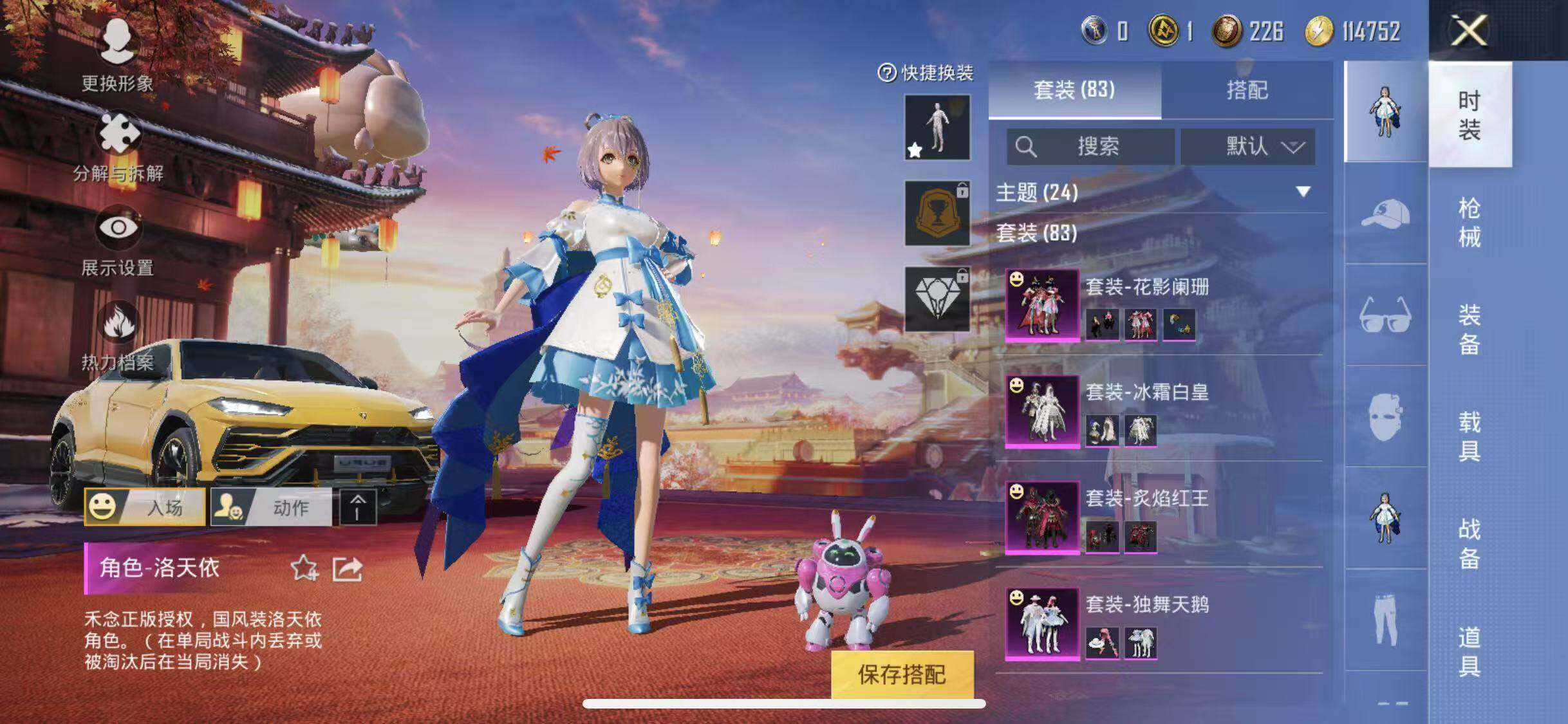The height and width of the screenshot is (724, 1568).
Task: Close the wardrobe with the X button
Action: [1469, 30]
